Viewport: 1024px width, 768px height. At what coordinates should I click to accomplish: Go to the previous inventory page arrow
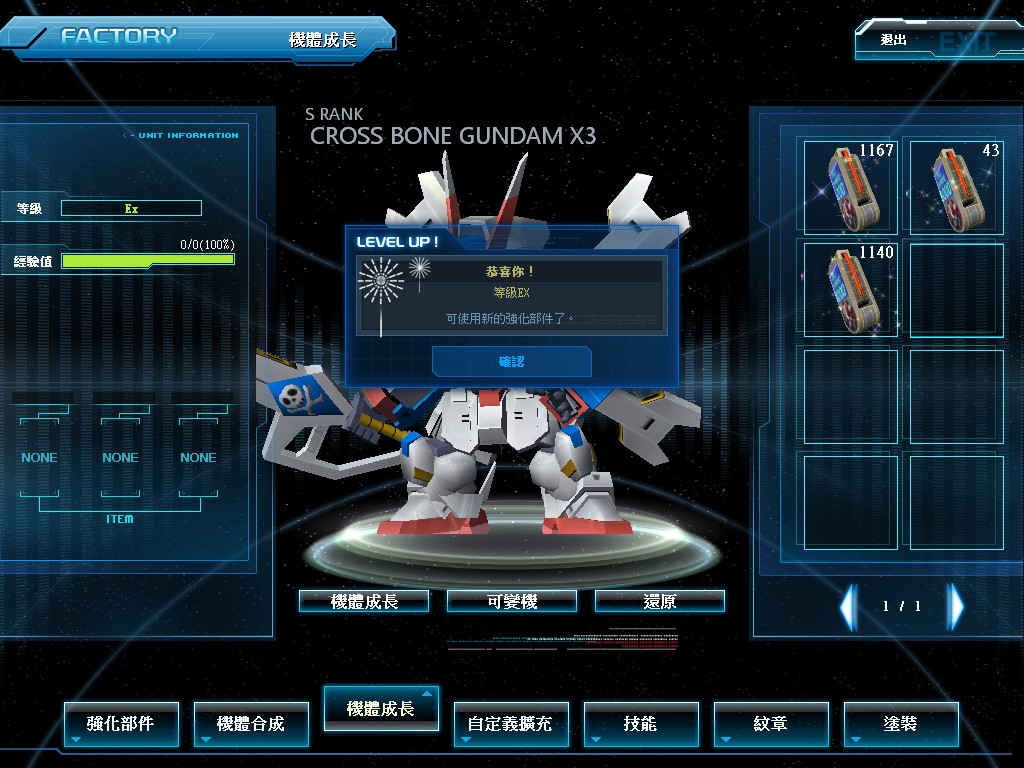point(848,606)
